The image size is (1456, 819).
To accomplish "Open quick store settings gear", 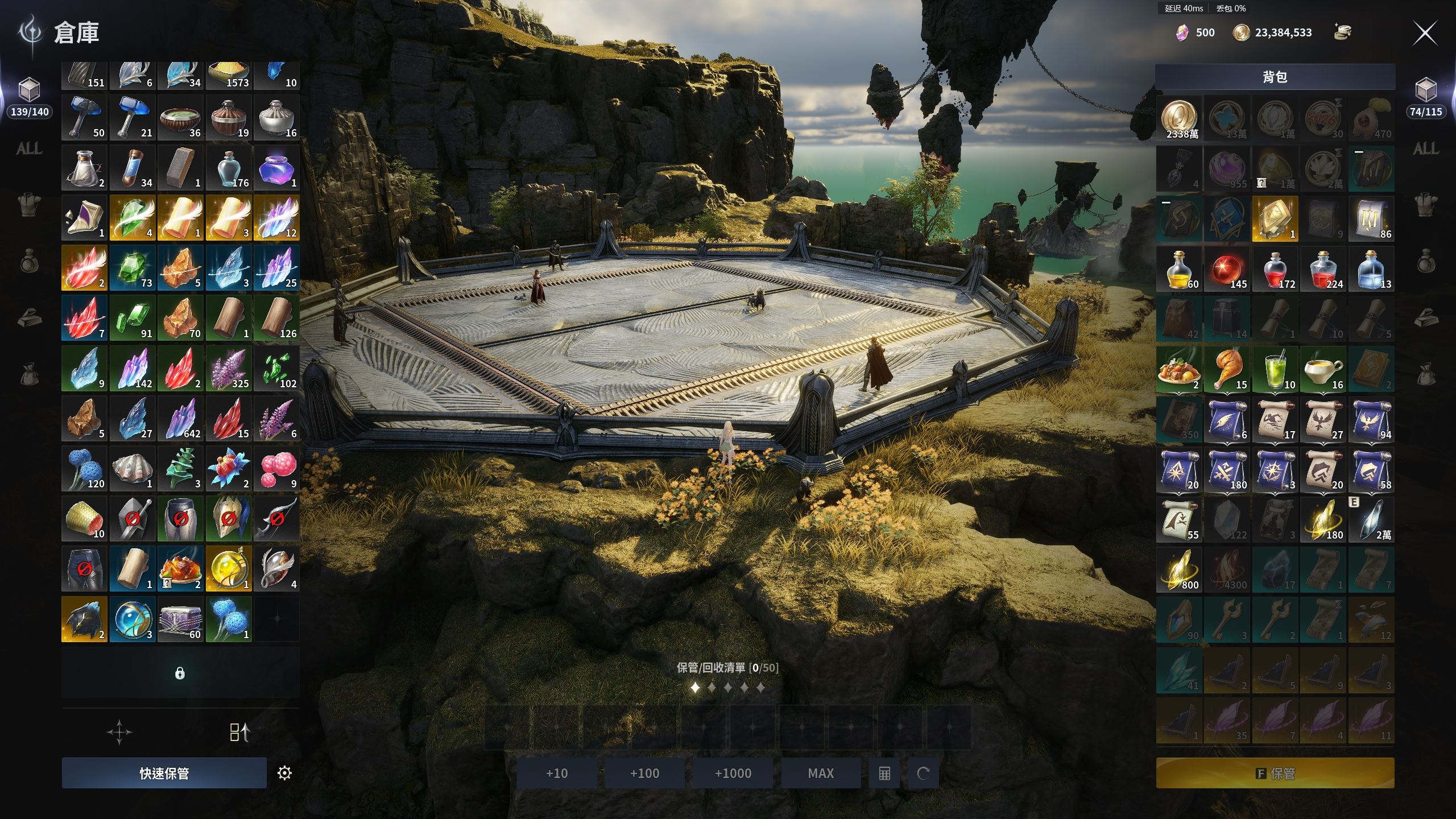I will tap(284, 773).
